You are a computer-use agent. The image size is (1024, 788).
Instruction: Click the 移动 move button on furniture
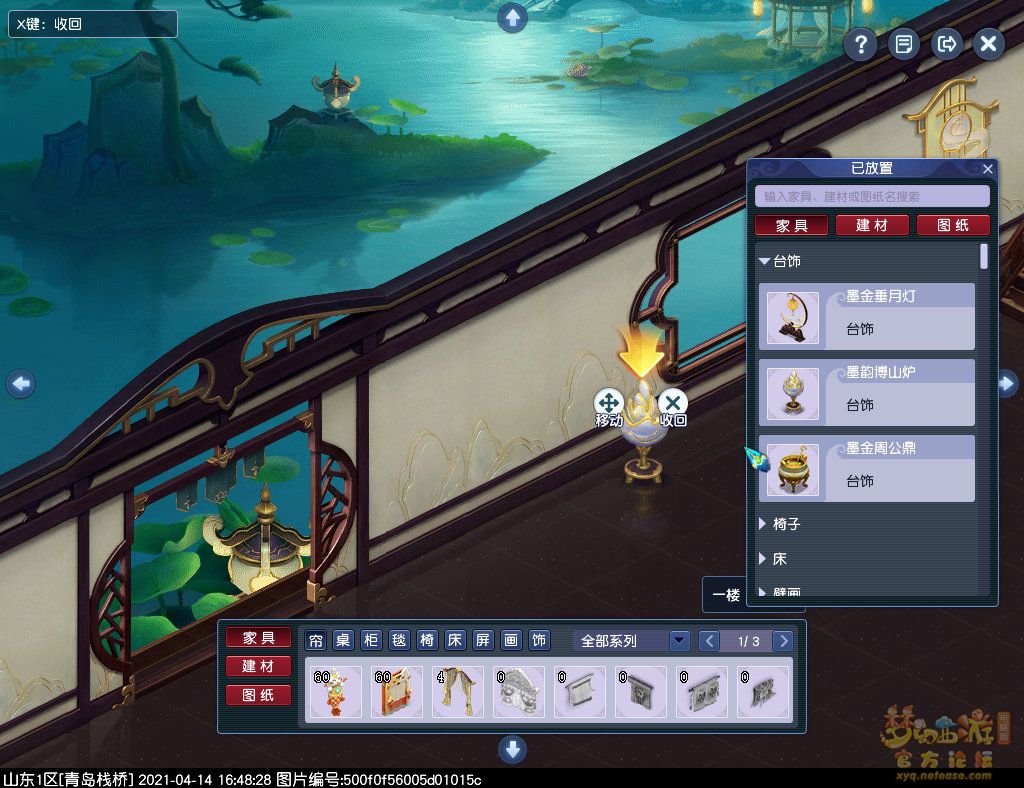[609, 404]
